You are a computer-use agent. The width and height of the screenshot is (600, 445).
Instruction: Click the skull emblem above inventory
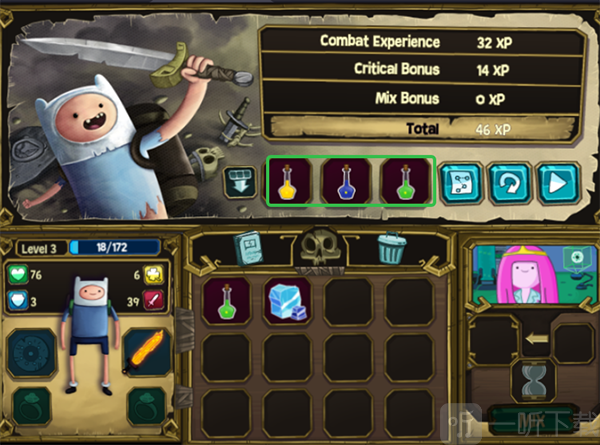318,244
